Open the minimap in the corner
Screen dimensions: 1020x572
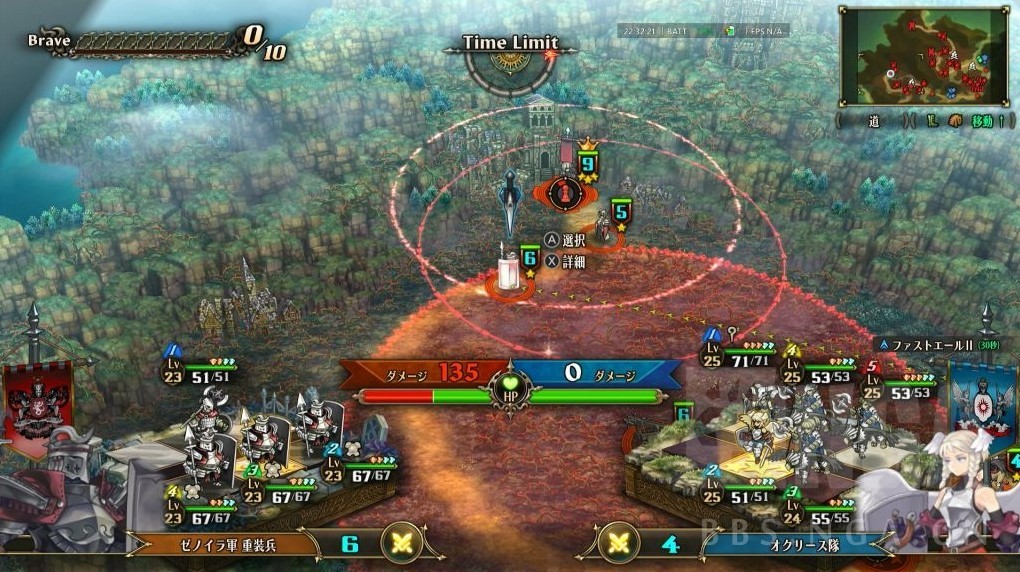coord(924,56)
